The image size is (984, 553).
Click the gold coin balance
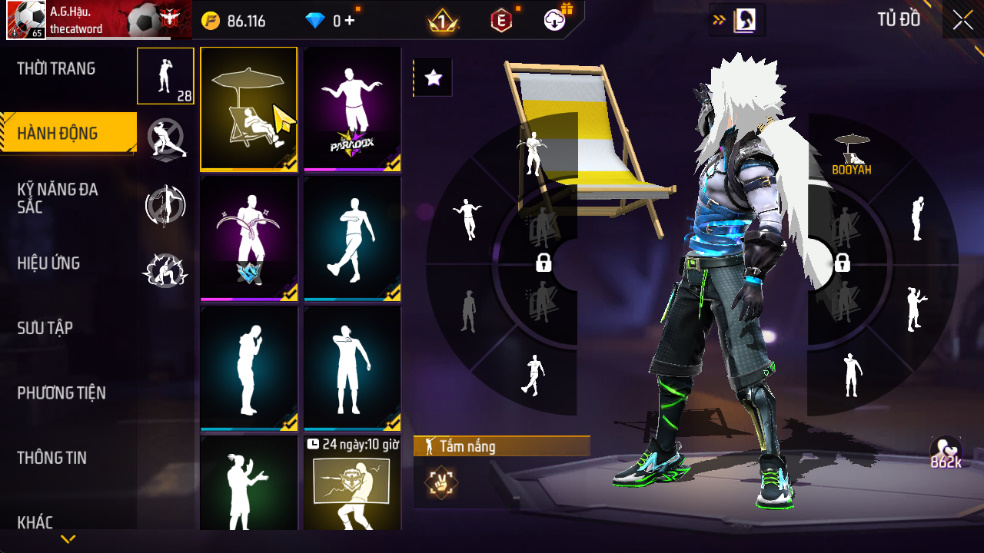point(235,20)
